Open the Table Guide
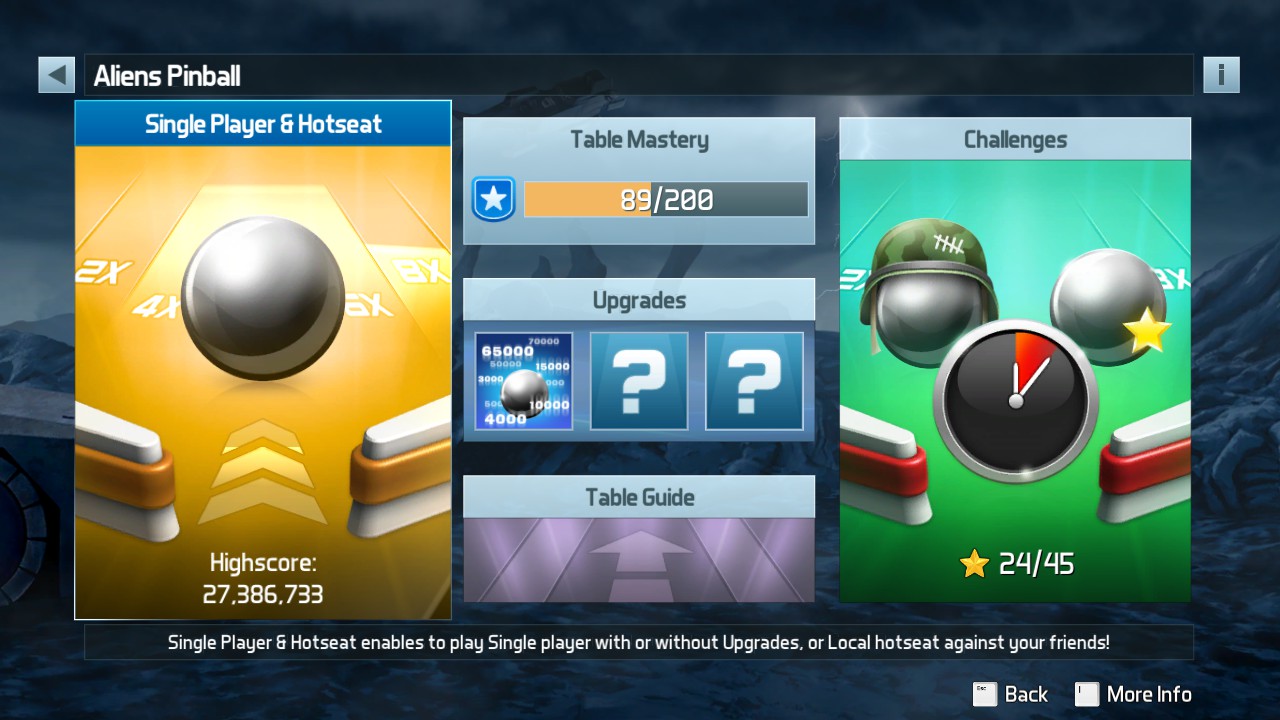This screenshot has width=1280, height=720. point(639,538)
